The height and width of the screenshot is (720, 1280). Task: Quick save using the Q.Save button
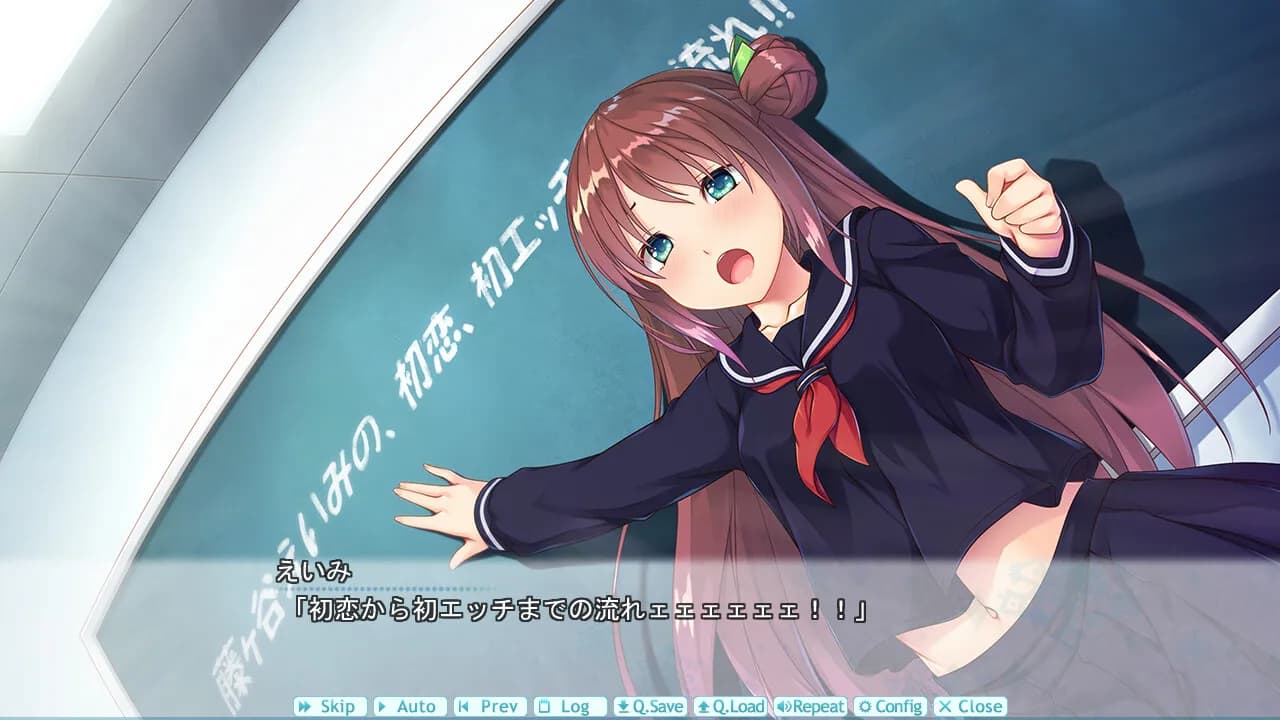[x=653, y=707]
